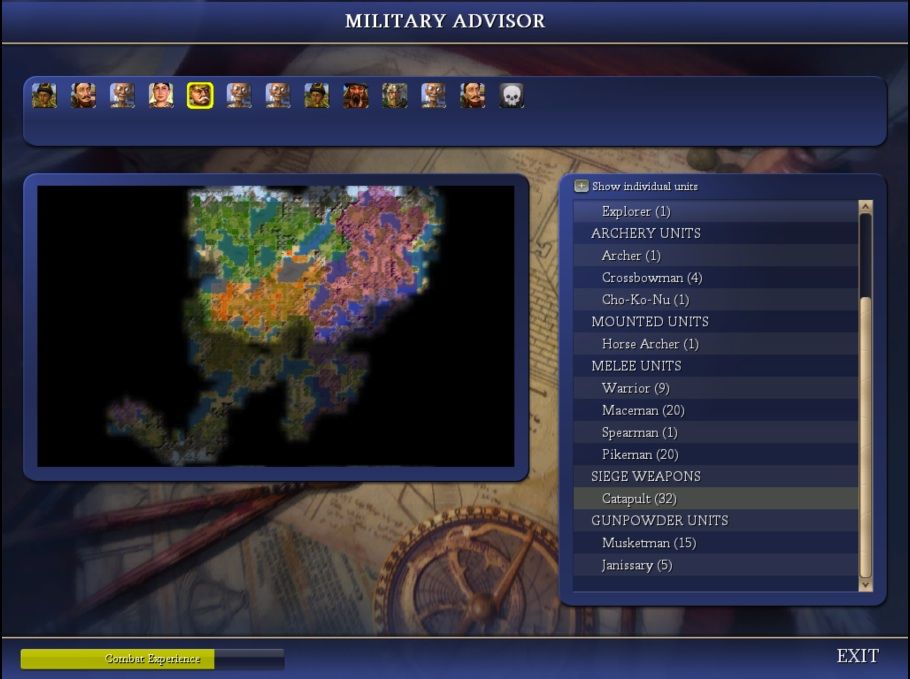Click the unit list's scroll-down arrow
This screenshot has height=679, width=910.
866,584
